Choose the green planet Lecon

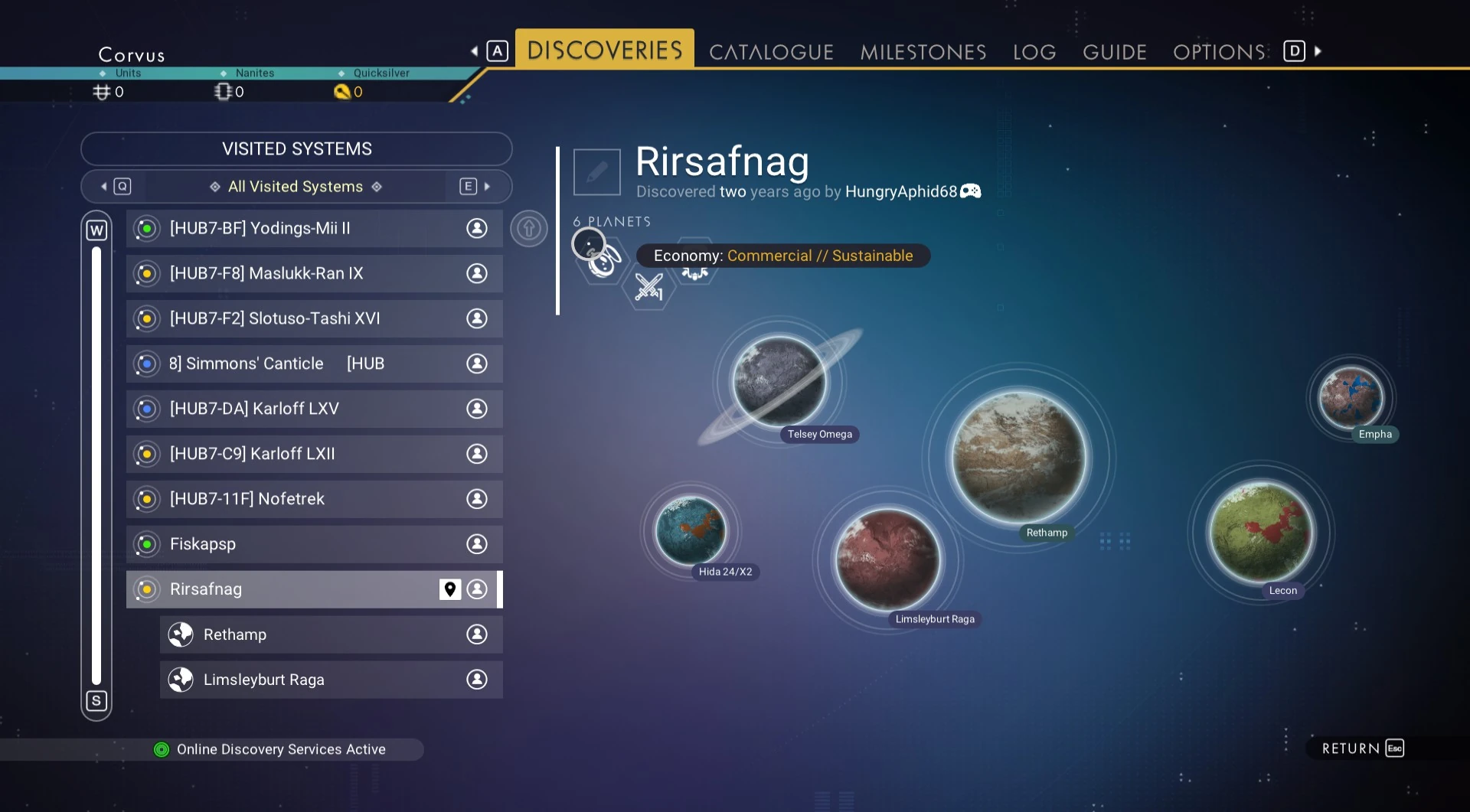(x=1260, y=532)
